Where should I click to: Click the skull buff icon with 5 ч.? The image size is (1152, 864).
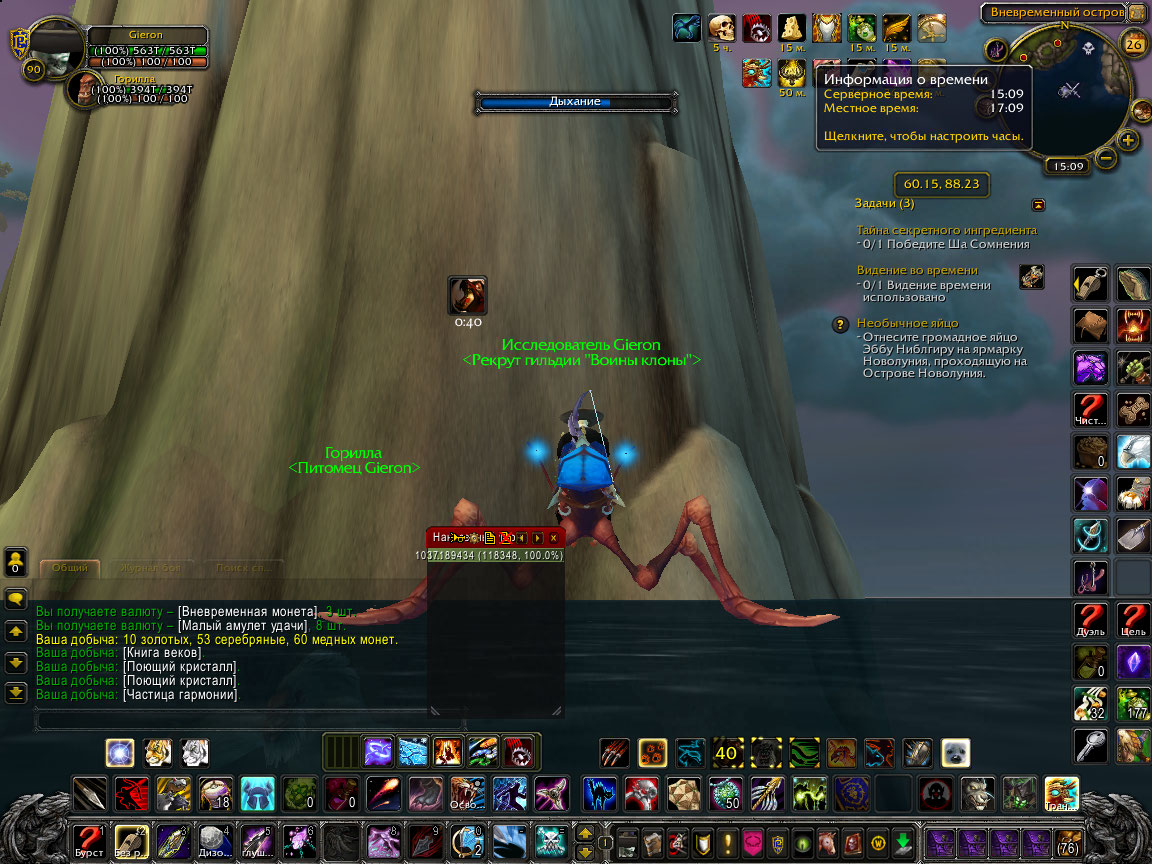pyautogui.click(x=721, y=27)
